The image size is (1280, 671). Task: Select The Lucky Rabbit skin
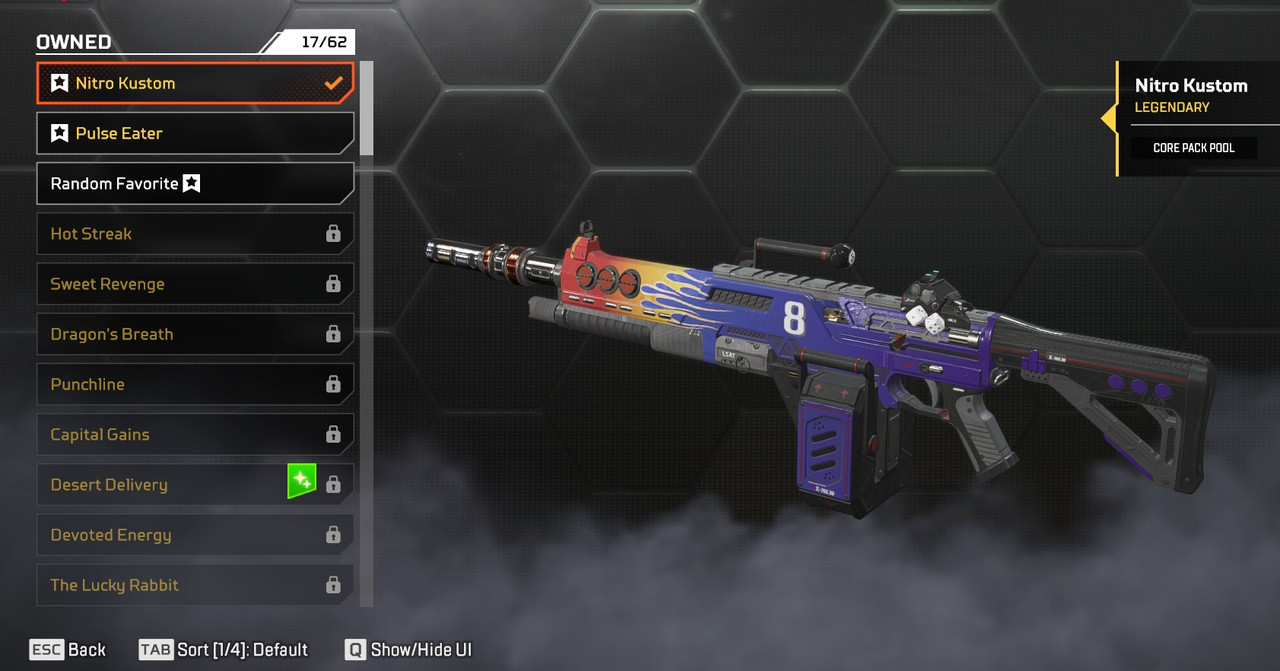click(195, 585)
